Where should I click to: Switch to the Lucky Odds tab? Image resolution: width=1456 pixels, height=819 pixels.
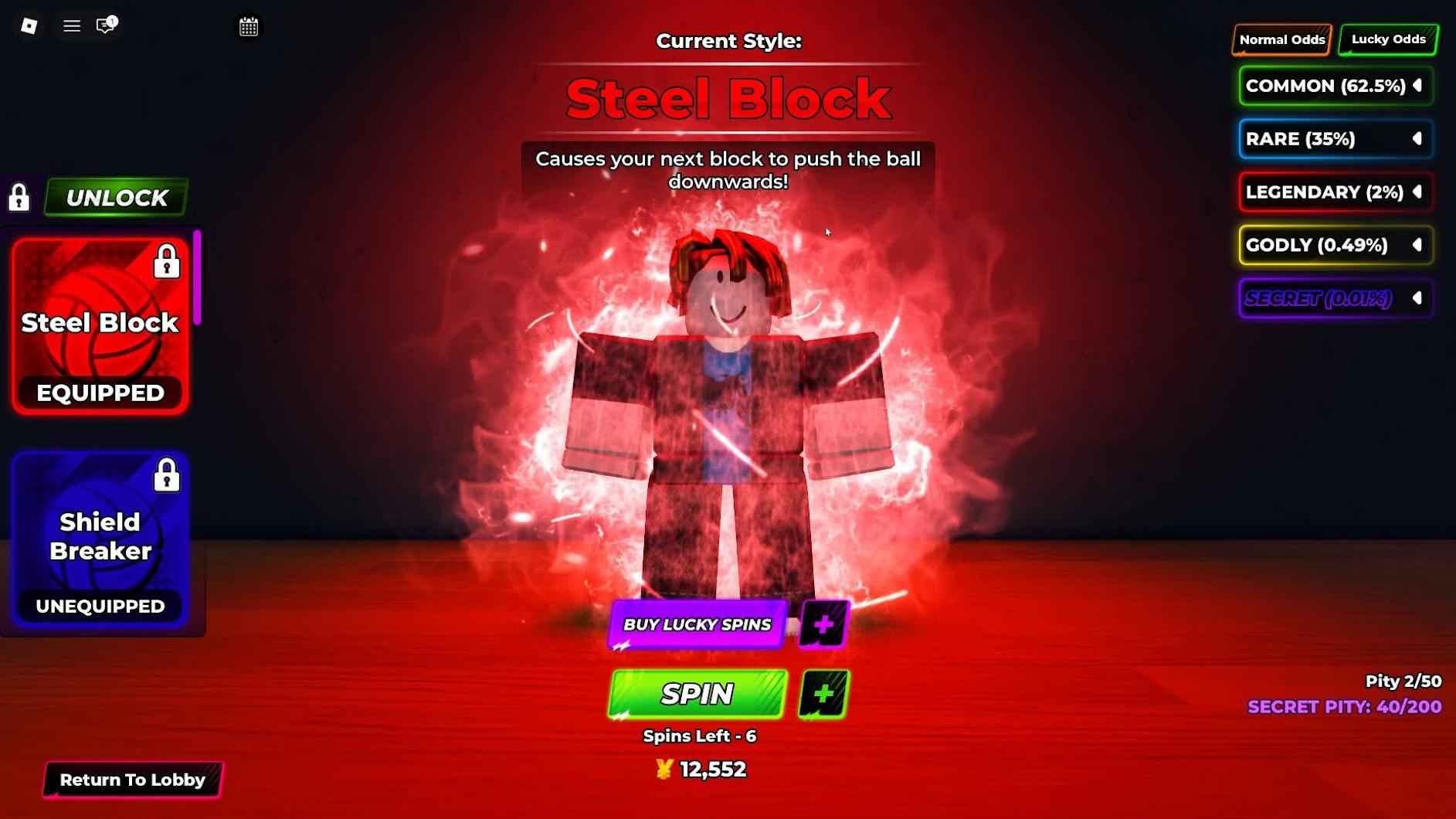[1386, 39]
